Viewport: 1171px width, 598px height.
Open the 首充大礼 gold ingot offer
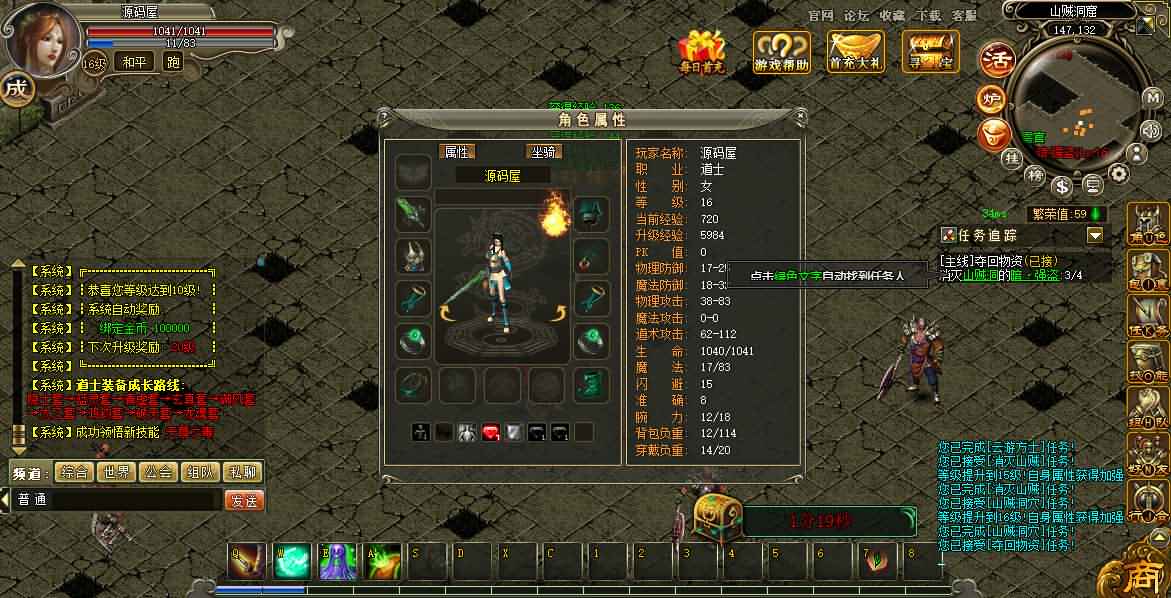point(856,50)
